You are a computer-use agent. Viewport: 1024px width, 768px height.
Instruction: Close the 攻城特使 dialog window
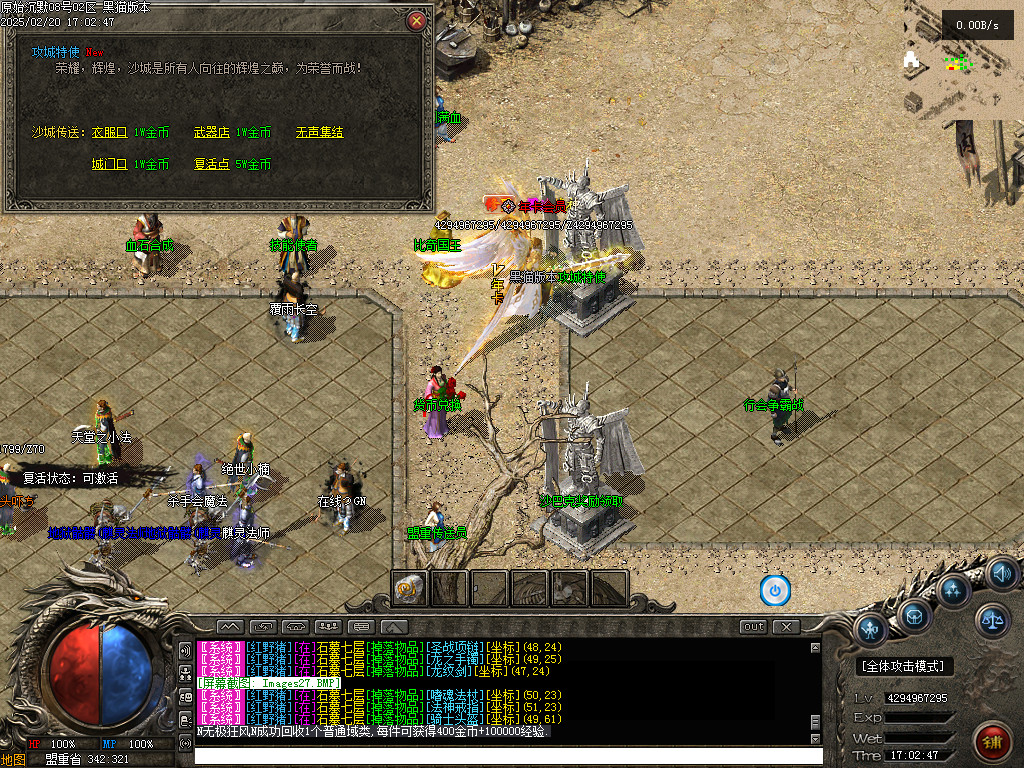pos(417,20)
